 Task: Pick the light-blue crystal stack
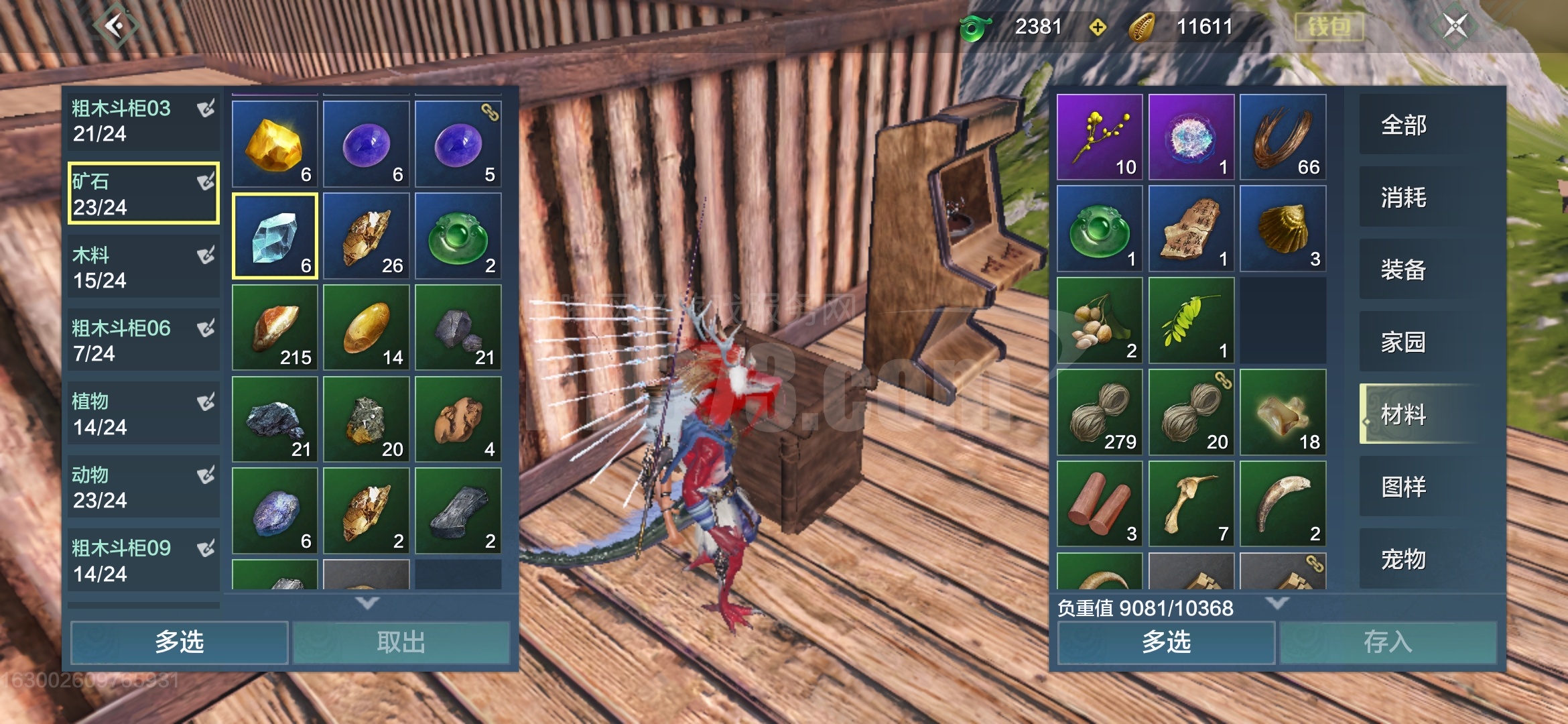tap(275, 235)
